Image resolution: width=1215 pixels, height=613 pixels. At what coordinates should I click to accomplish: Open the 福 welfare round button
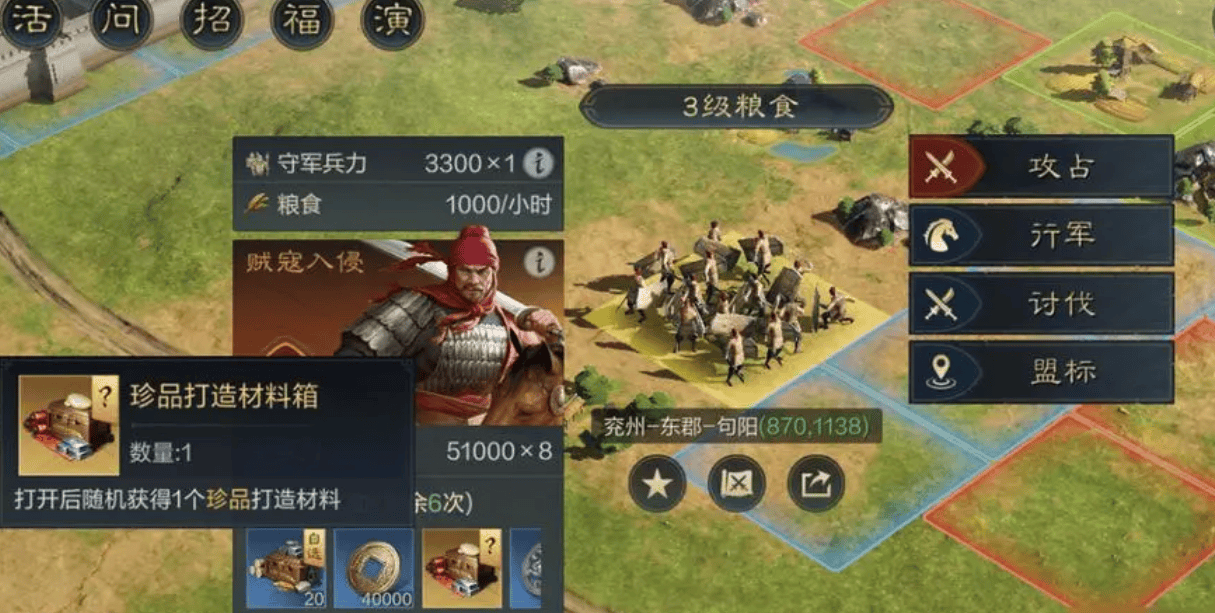pyautogui.click(x=301, y=20)
